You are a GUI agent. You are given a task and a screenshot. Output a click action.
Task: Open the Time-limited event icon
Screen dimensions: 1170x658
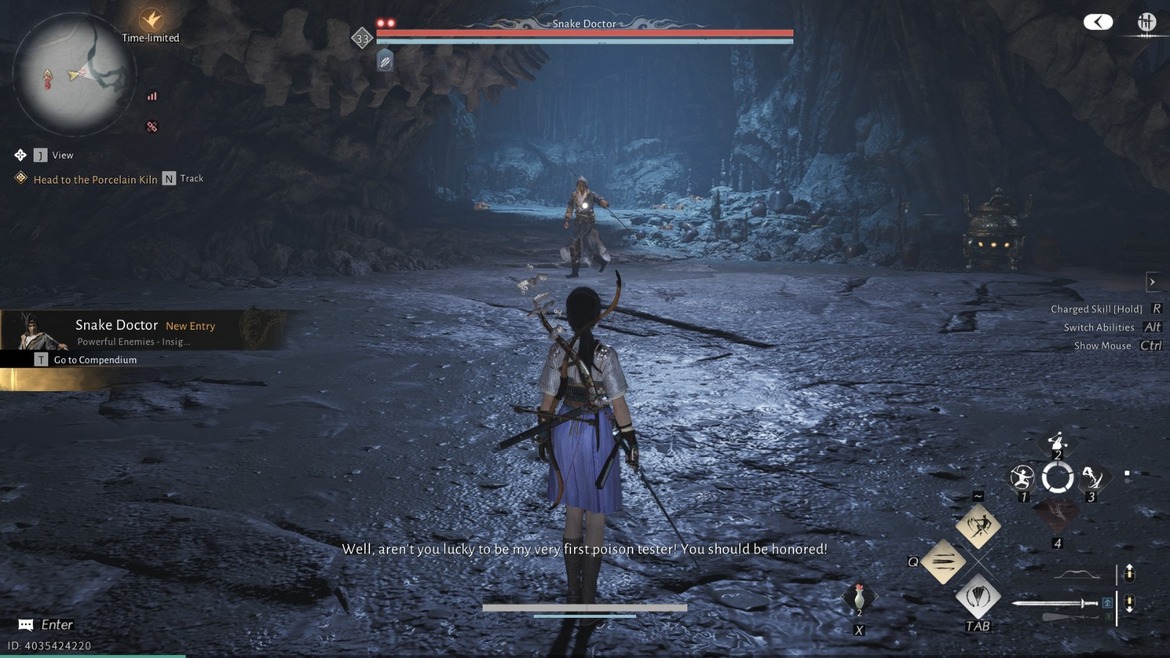click(x=151, y=19)
